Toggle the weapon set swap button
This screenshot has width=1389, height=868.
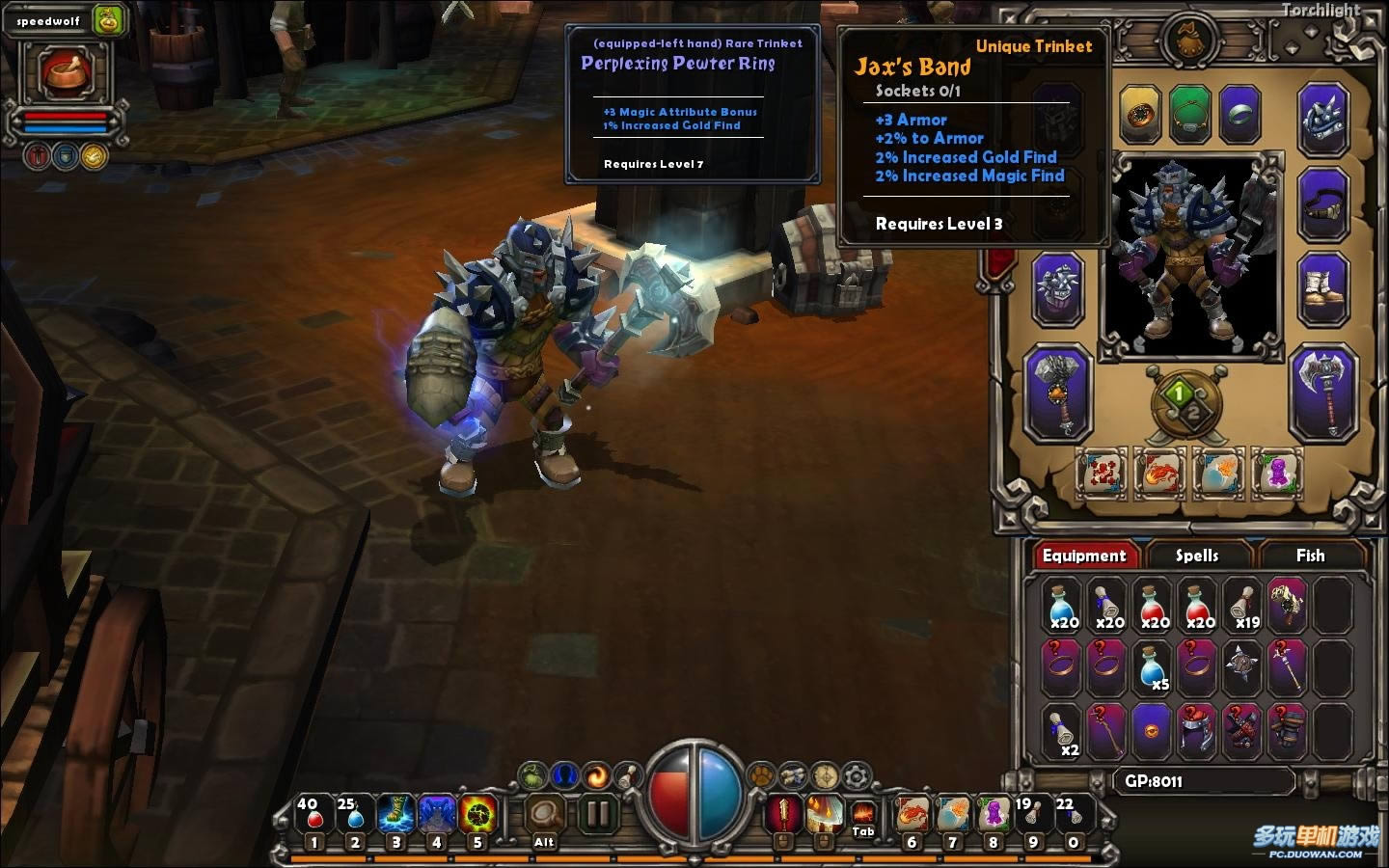(1185, 403)
